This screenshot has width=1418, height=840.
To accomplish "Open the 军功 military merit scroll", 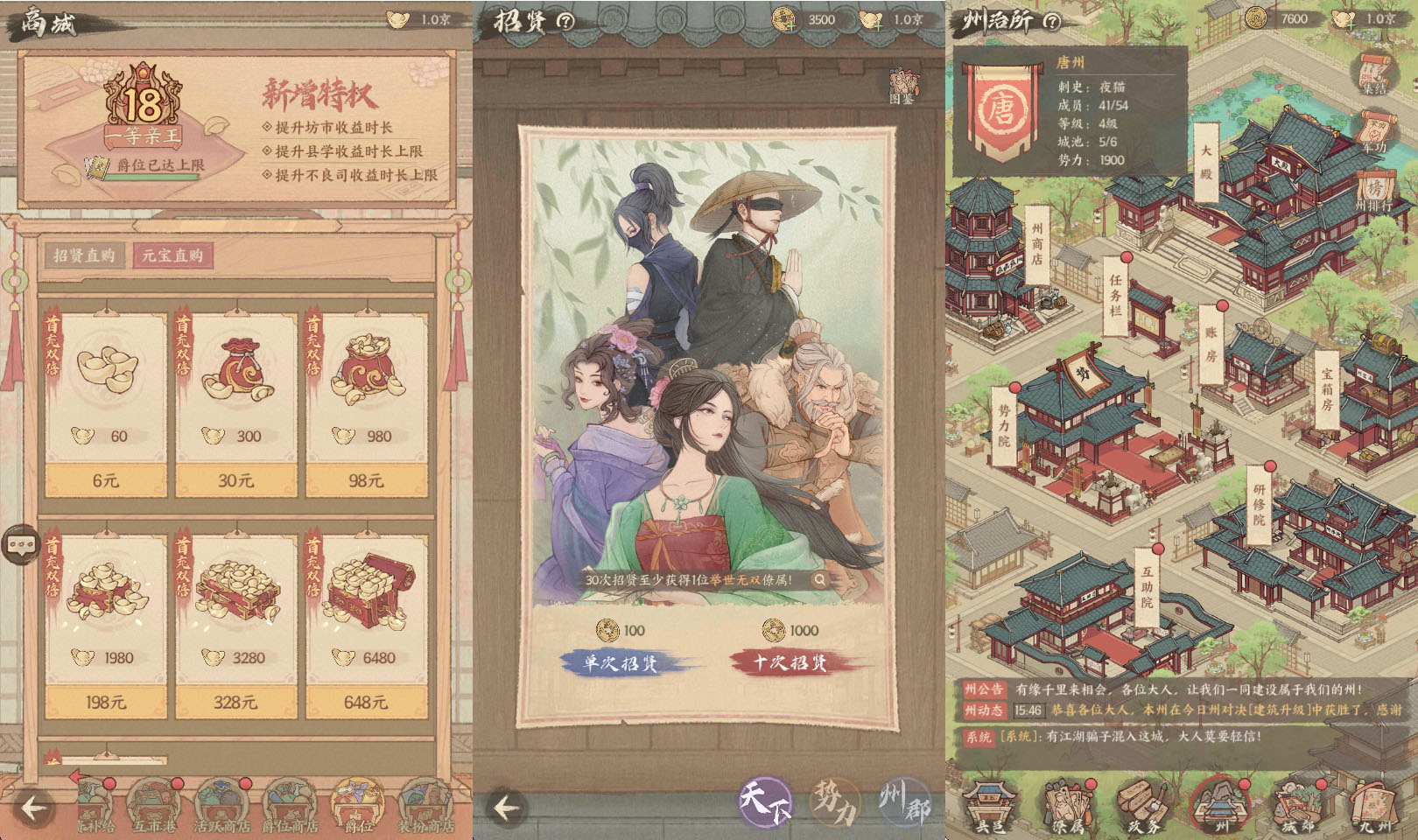I will point(1374,132).
